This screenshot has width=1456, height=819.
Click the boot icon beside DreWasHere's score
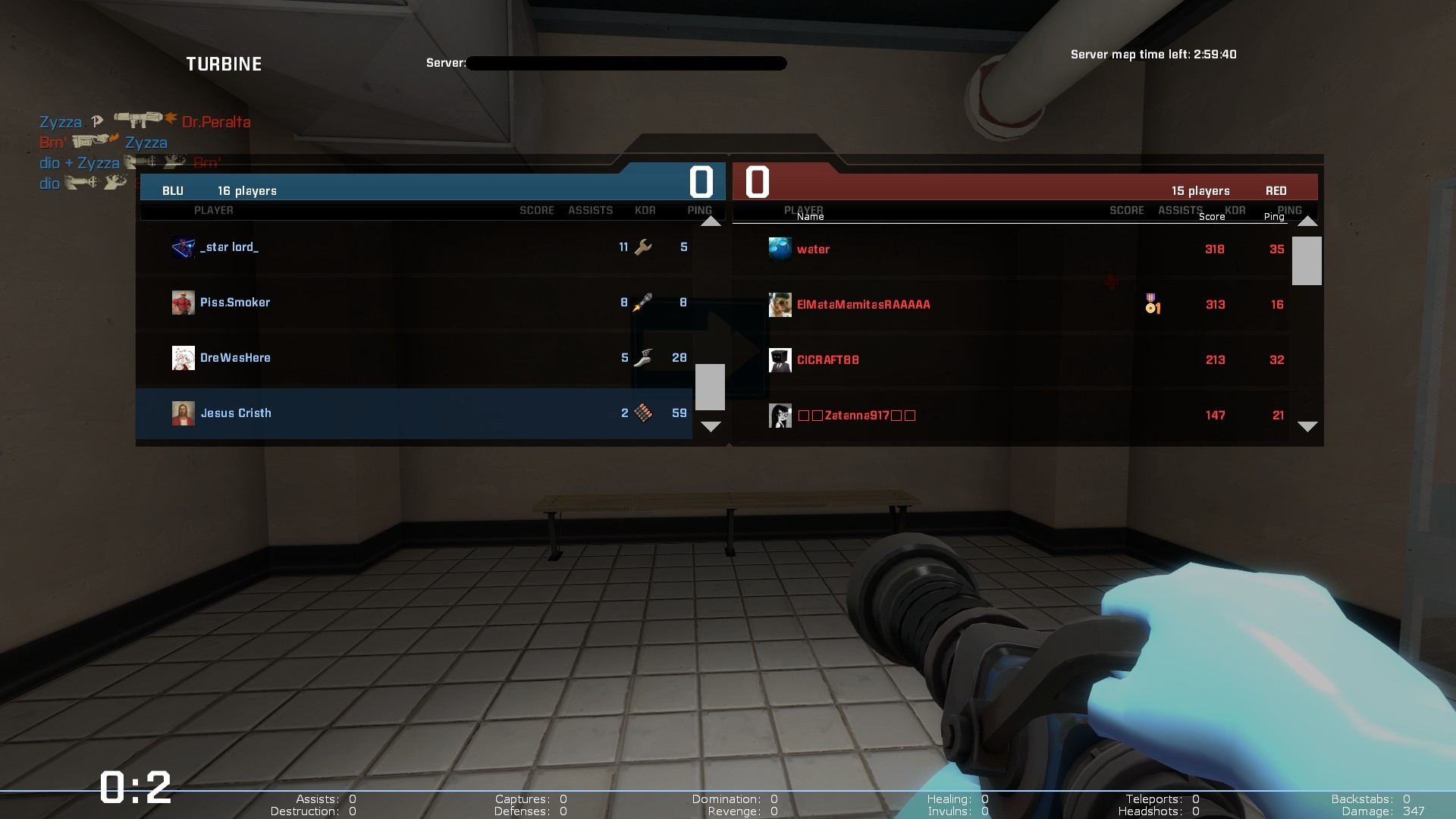(644, 357)
